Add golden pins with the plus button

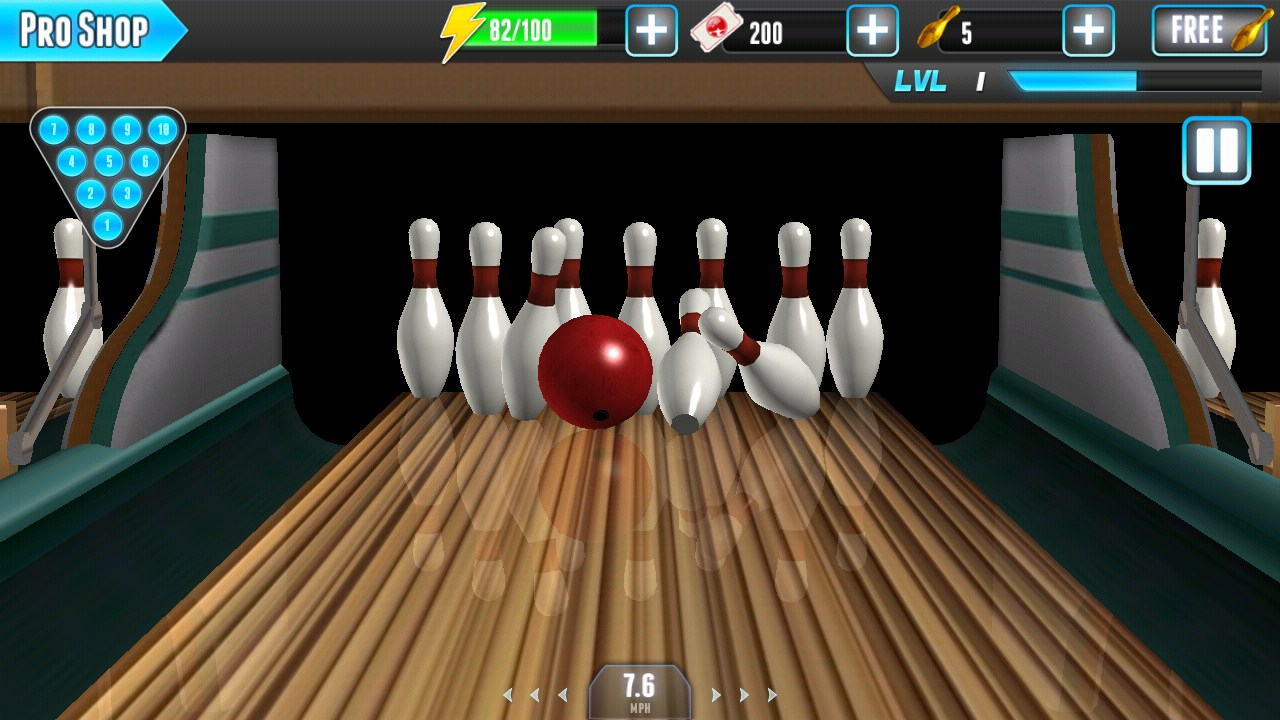1088,31
